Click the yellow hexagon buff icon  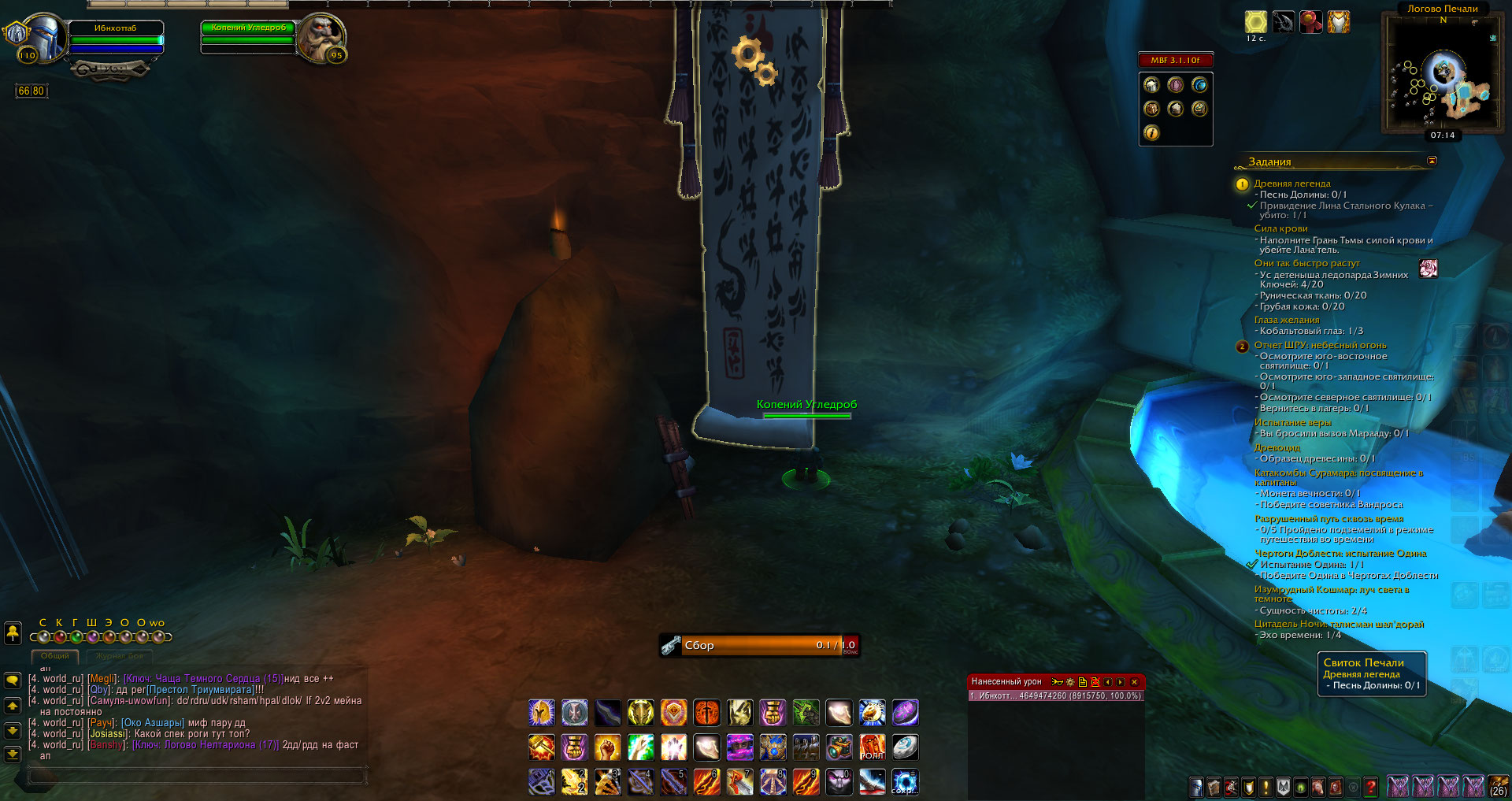pos(1255,21)
